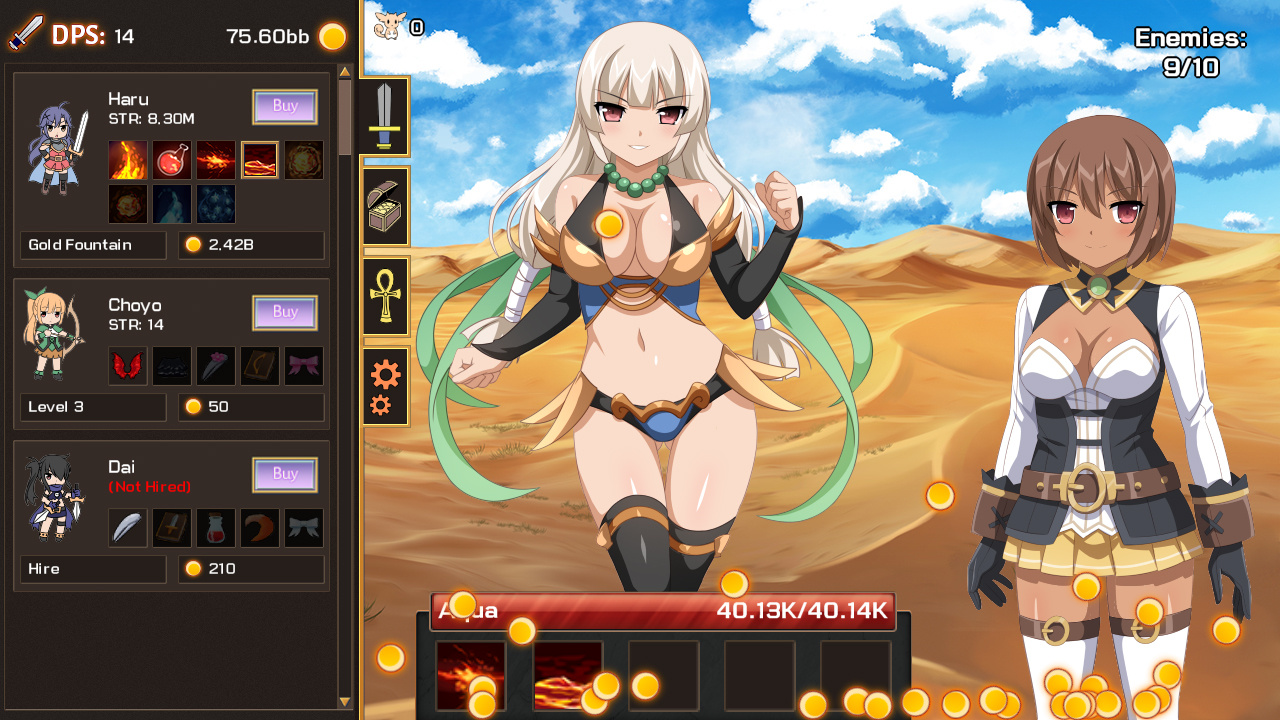Open settings via the gear icons
Image resolution: width=1280 pixels, height=720 pixels.
click(x=386, y=384)
